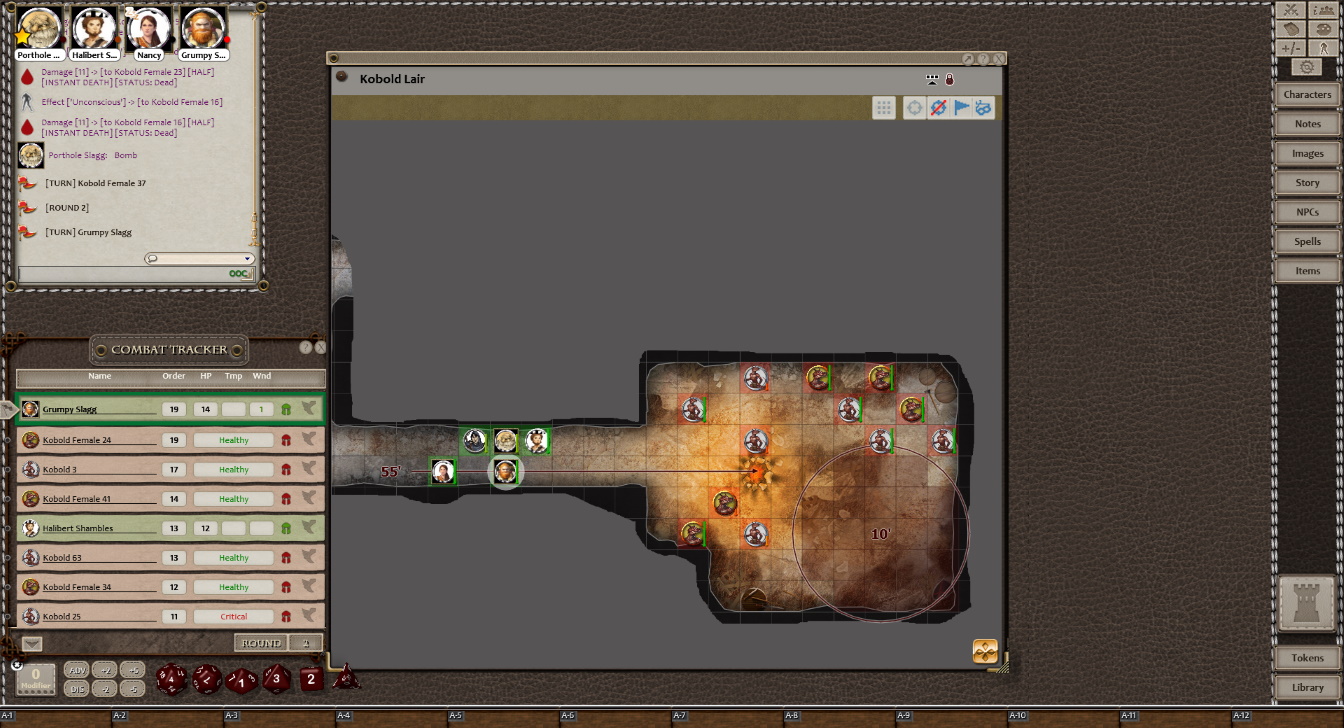Viewport: 1344px width, 728px height.
Task: Open the Effects window icon
Action: tap(1325, 47)
